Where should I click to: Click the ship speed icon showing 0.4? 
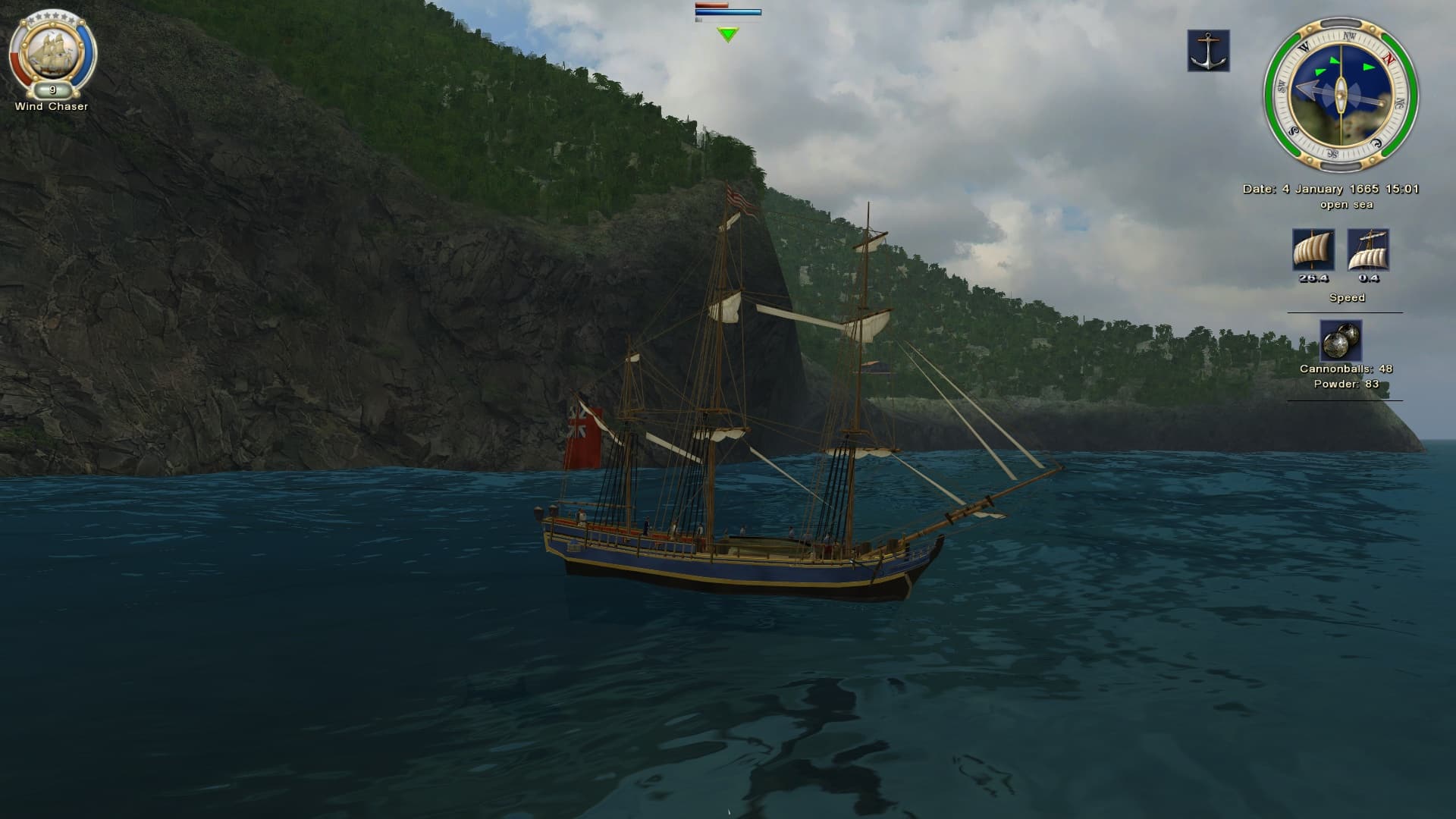1368,249
